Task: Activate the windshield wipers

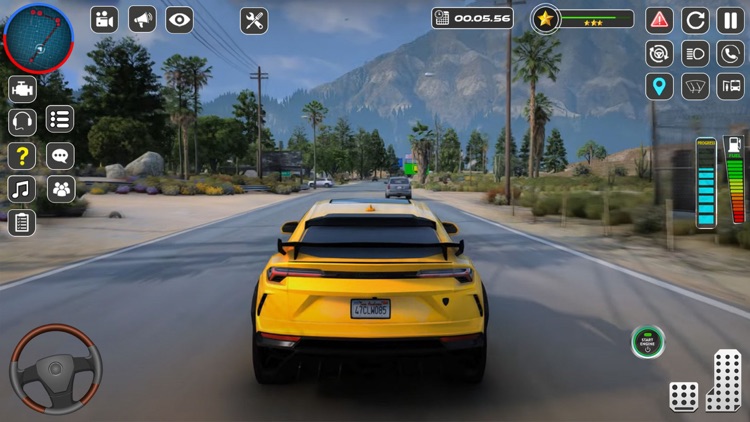Action: [x=695, y=86]
